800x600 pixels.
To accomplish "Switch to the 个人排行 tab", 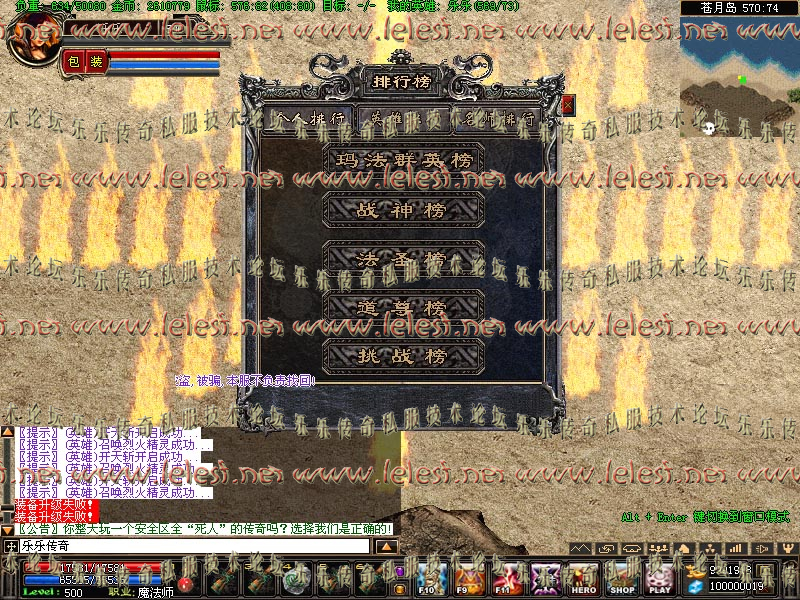I will 310,118.
